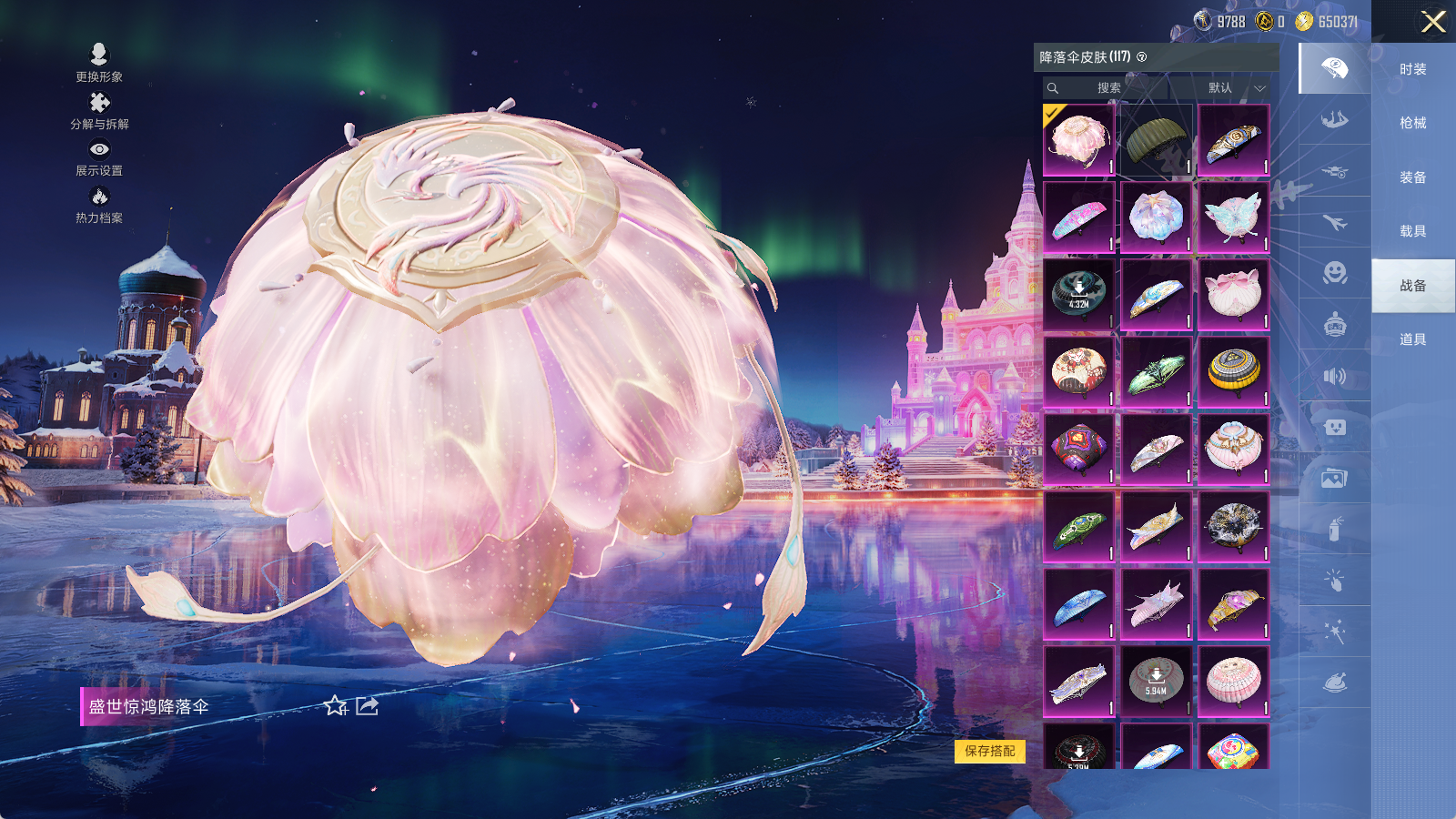Select the butterfly-shaped parachute skin
Viewport: 1456px width, 819px height.
point(1233,217)
